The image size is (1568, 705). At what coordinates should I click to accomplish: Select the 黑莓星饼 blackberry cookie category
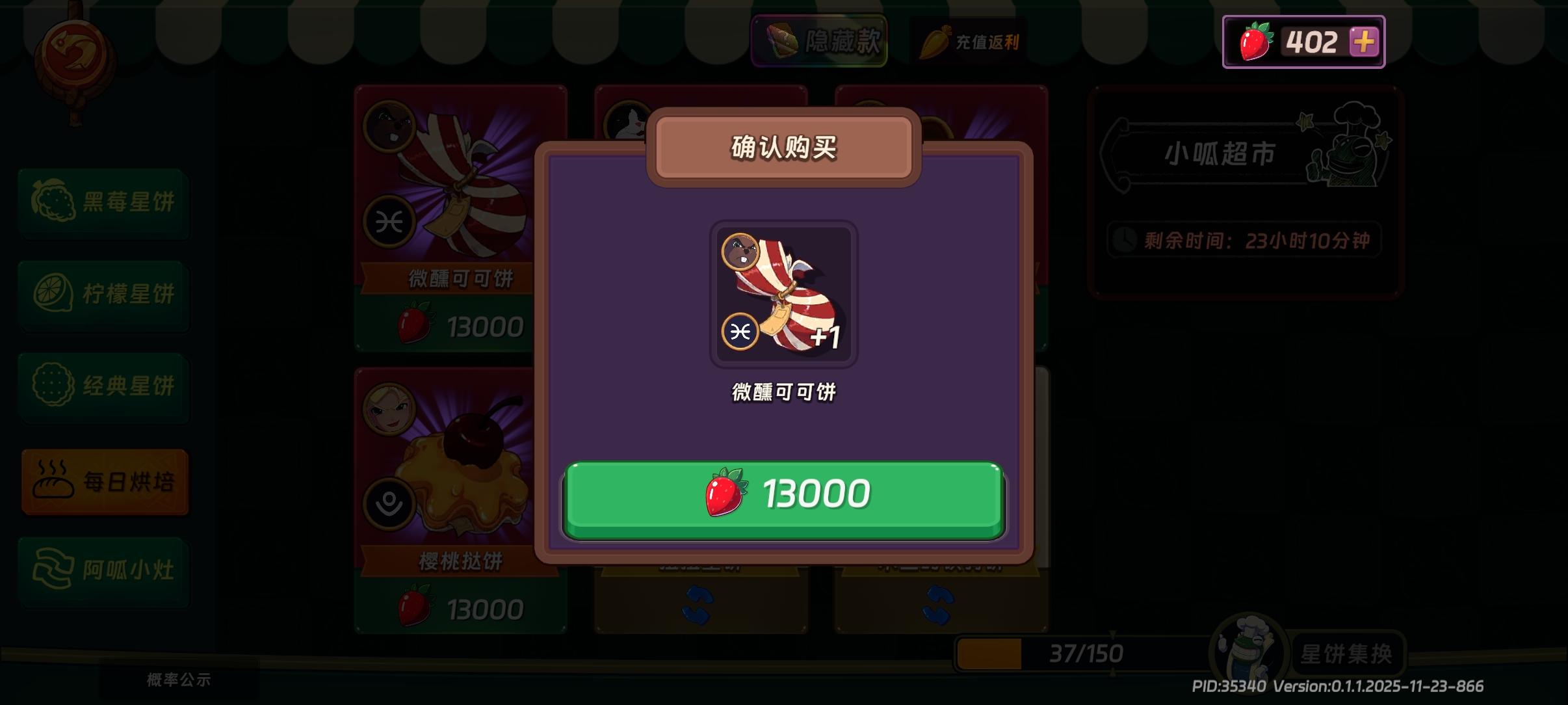pyautogui.click(x=104, y=203)
